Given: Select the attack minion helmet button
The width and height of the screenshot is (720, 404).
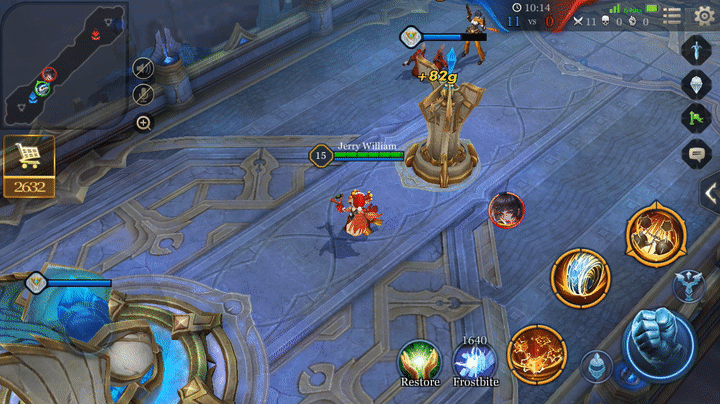Looking at the screenshot, I should [x=597, y=366].
